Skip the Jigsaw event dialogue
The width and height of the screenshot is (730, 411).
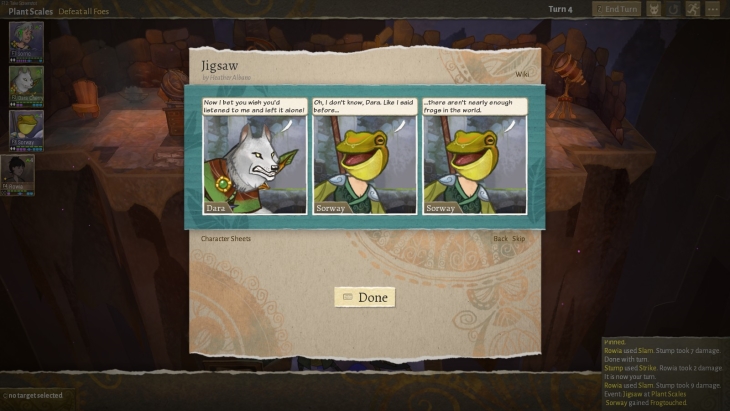coord(519,239)
